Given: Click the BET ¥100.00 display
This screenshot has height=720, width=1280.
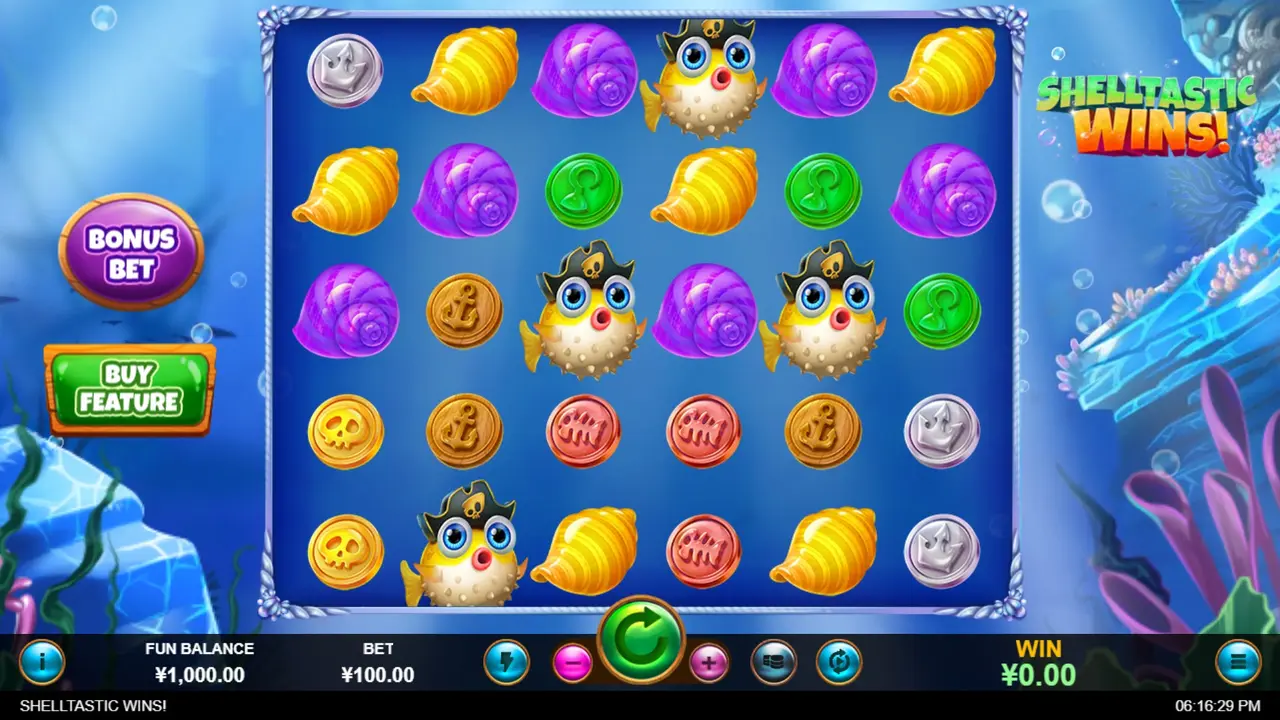Looking at the screenshot, I should pos(378,662).
